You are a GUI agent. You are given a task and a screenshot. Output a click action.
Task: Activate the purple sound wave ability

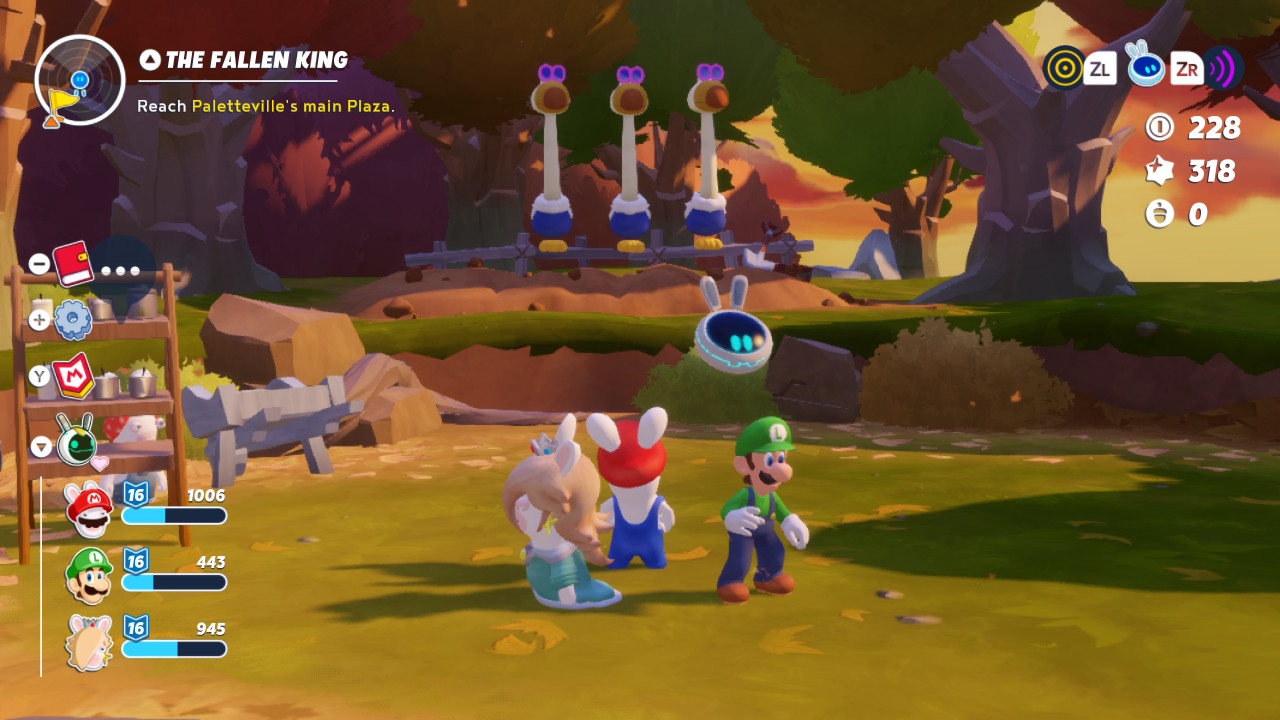coord(1222,68)
